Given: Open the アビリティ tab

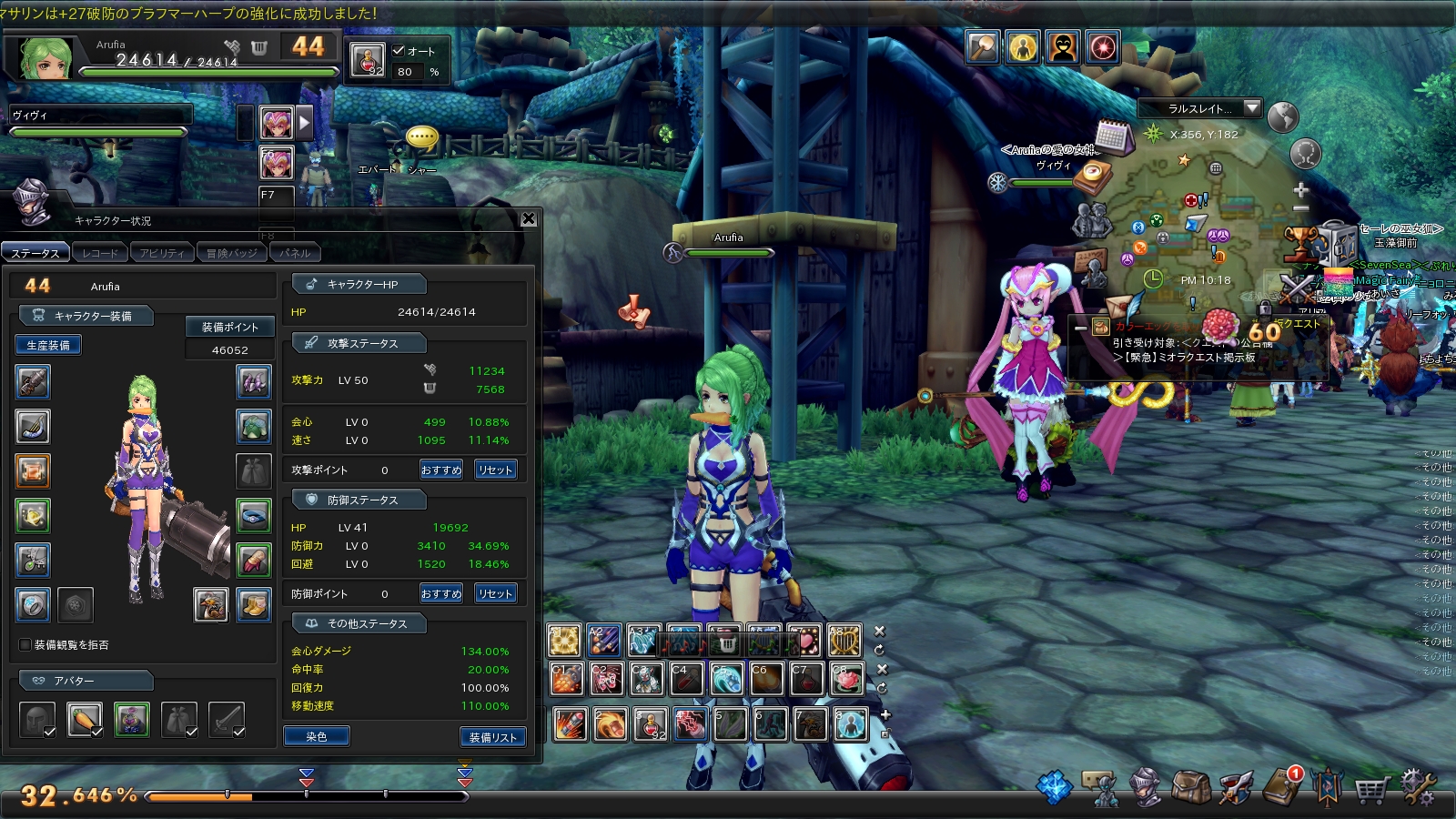Looking at the screenshot, I should tap(162, 253).
